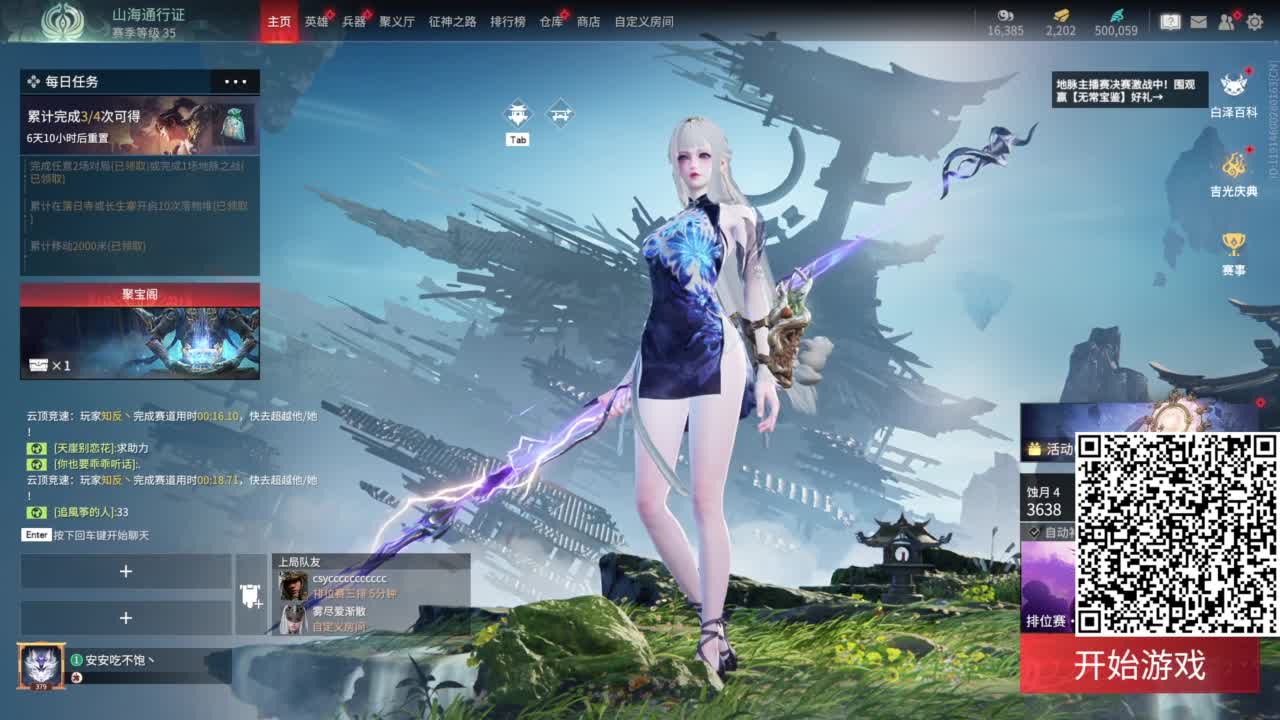Open the 每日任务 options via three-dot menu
Image resolution: width=1280 pixels, height=720 pixels.
[x=236, y=81]
